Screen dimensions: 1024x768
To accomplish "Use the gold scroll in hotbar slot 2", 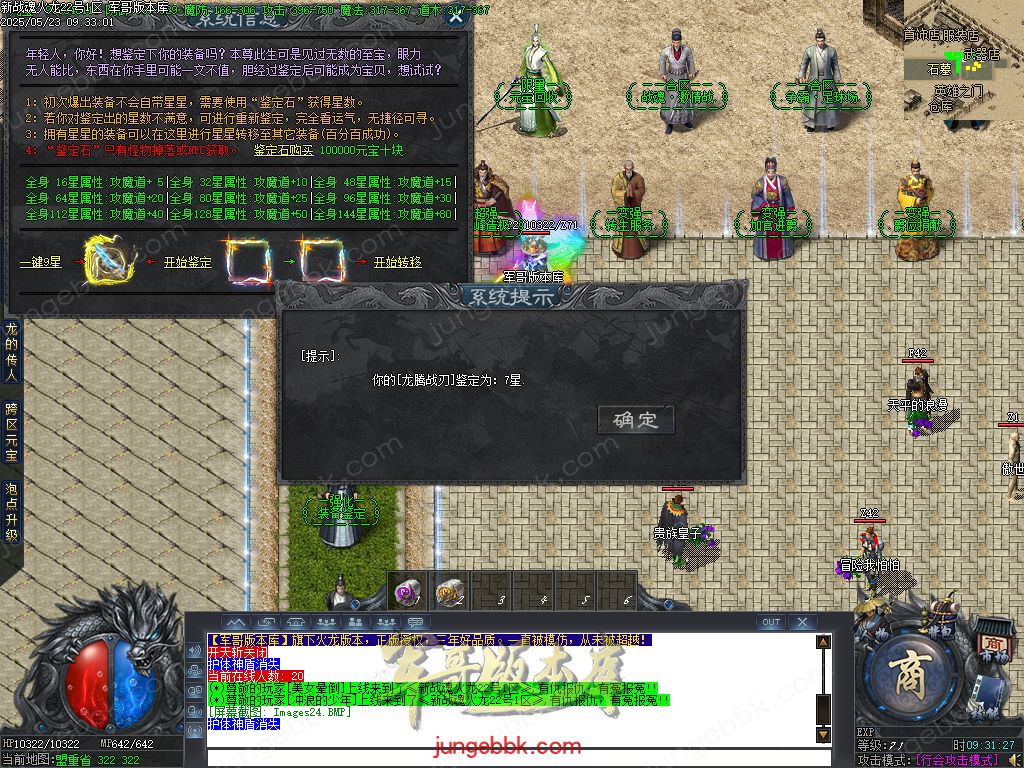I will pyautogui.click(x=450, y=592).
